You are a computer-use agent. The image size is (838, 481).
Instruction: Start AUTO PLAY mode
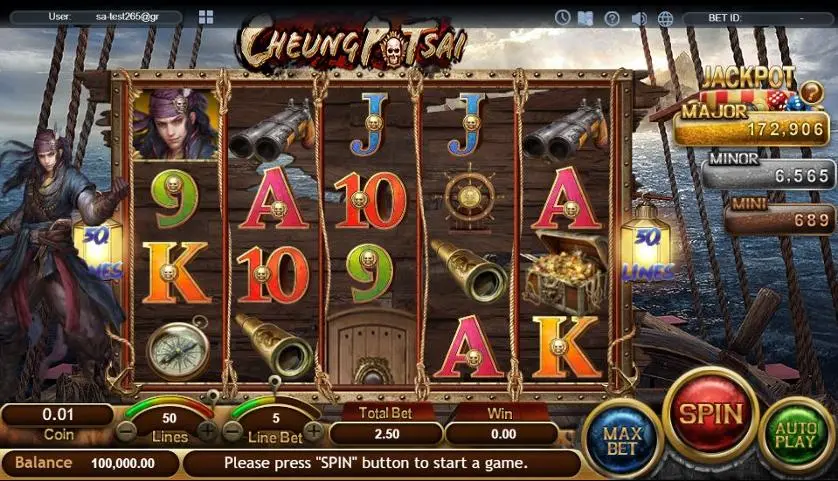coord(797,436)
